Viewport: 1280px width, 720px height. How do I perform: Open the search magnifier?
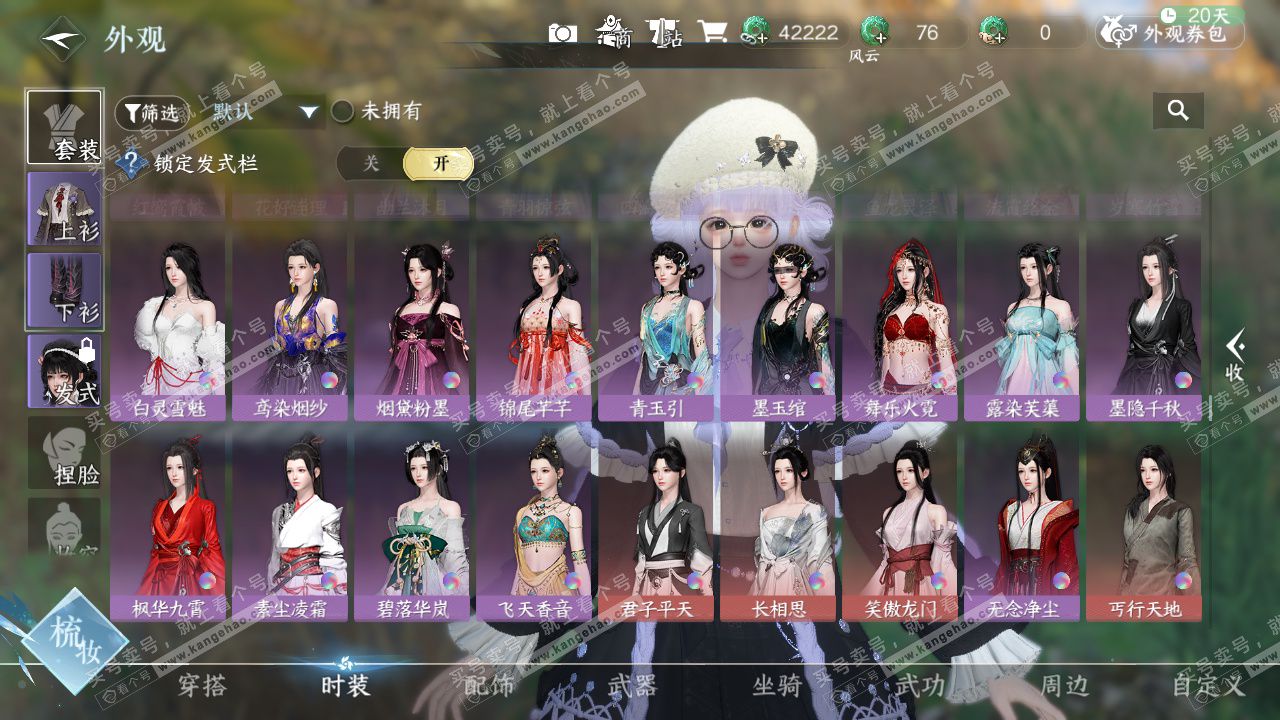pos(1178,111)
